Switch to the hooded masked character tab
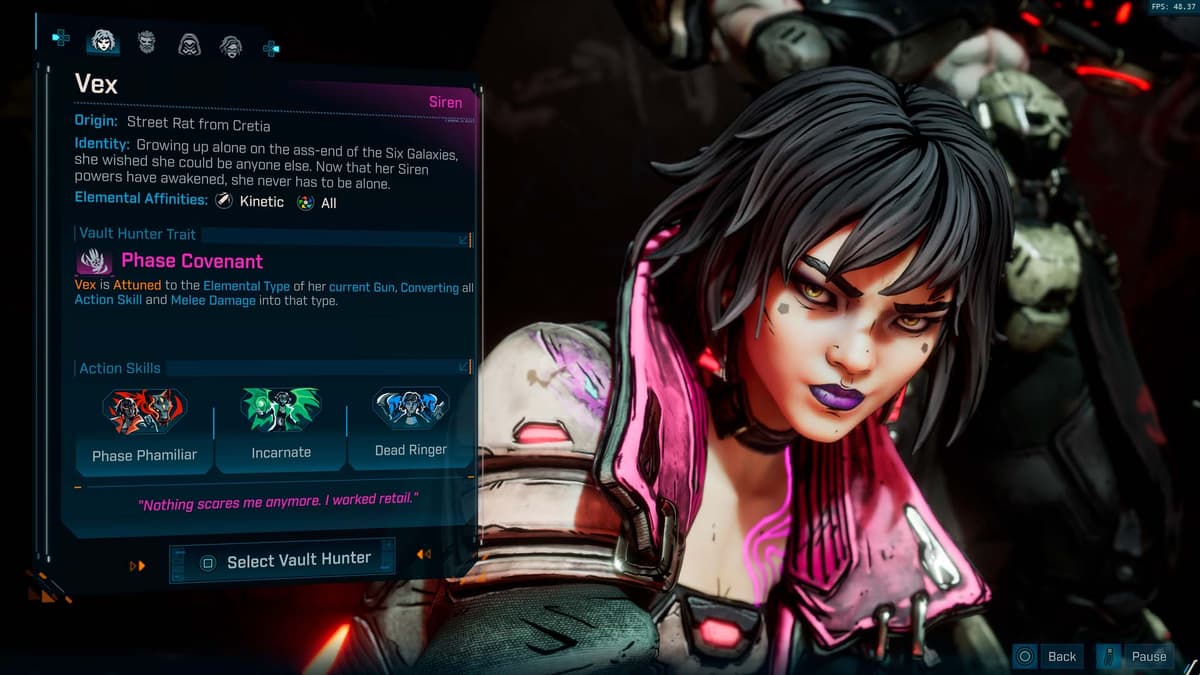Viewport: 1200px width, 675px height. [189, 43]
